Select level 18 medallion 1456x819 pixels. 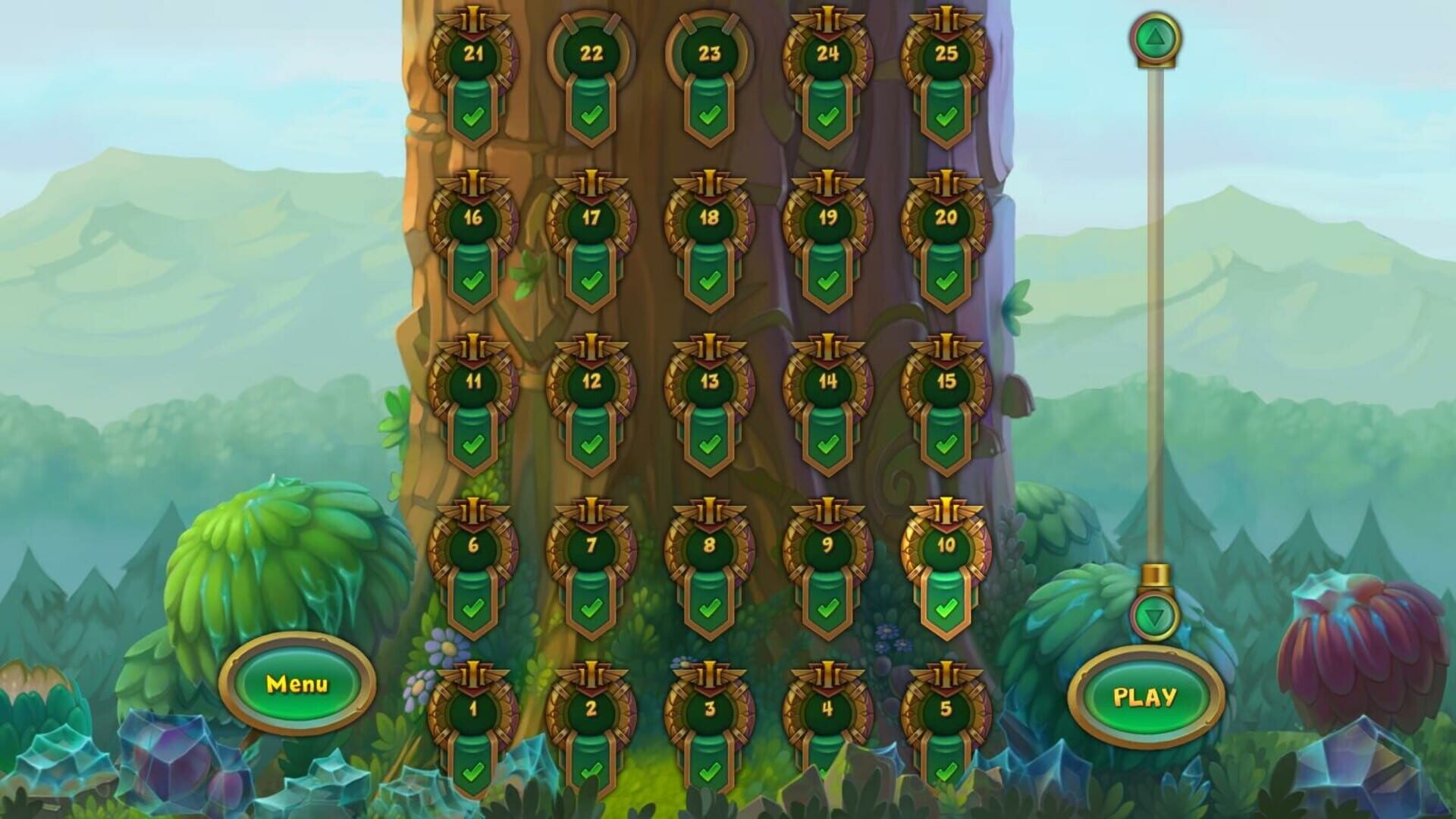[x=711, y=218]
